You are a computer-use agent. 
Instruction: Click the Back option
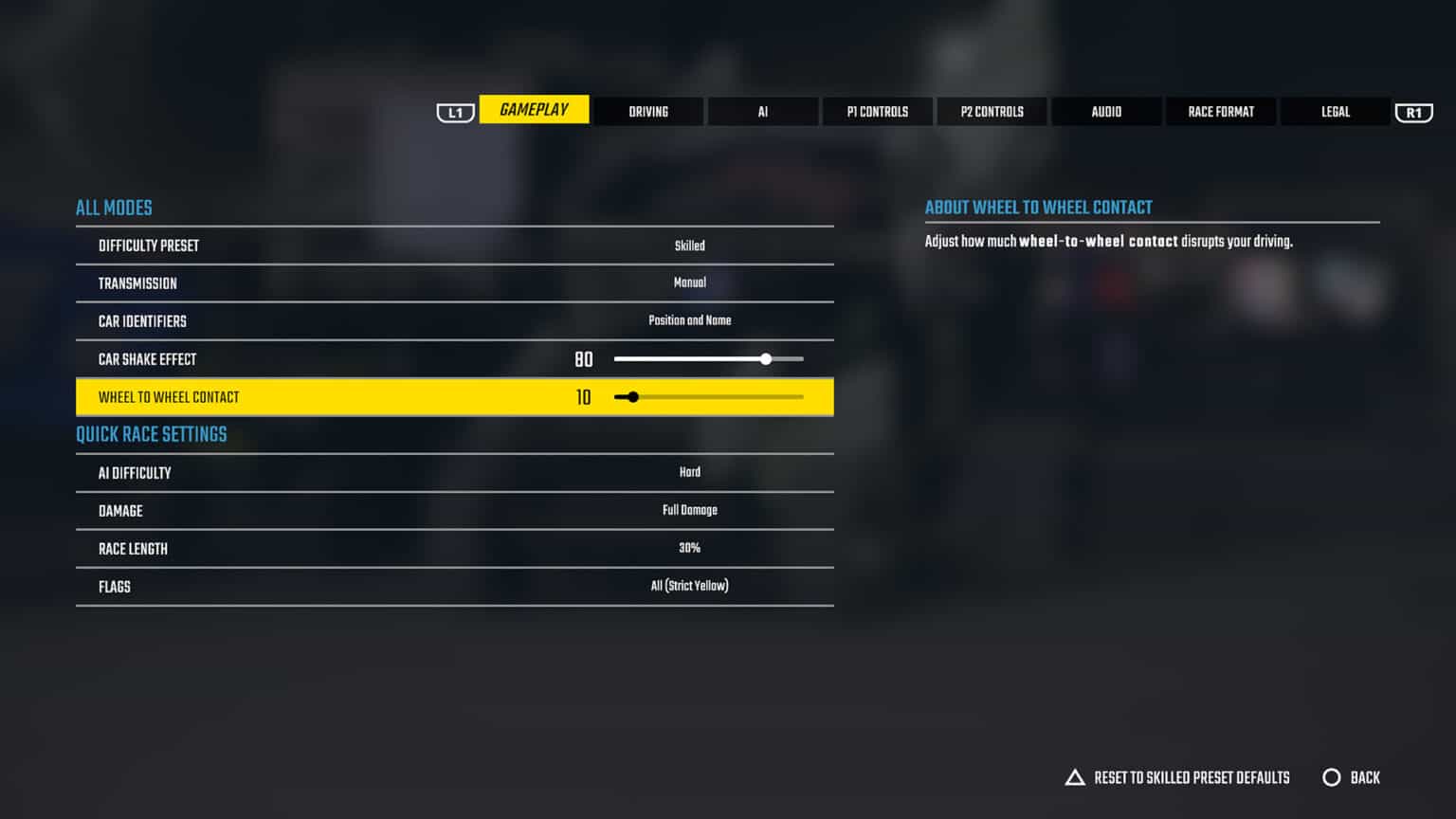click(x=1367, y=777)
